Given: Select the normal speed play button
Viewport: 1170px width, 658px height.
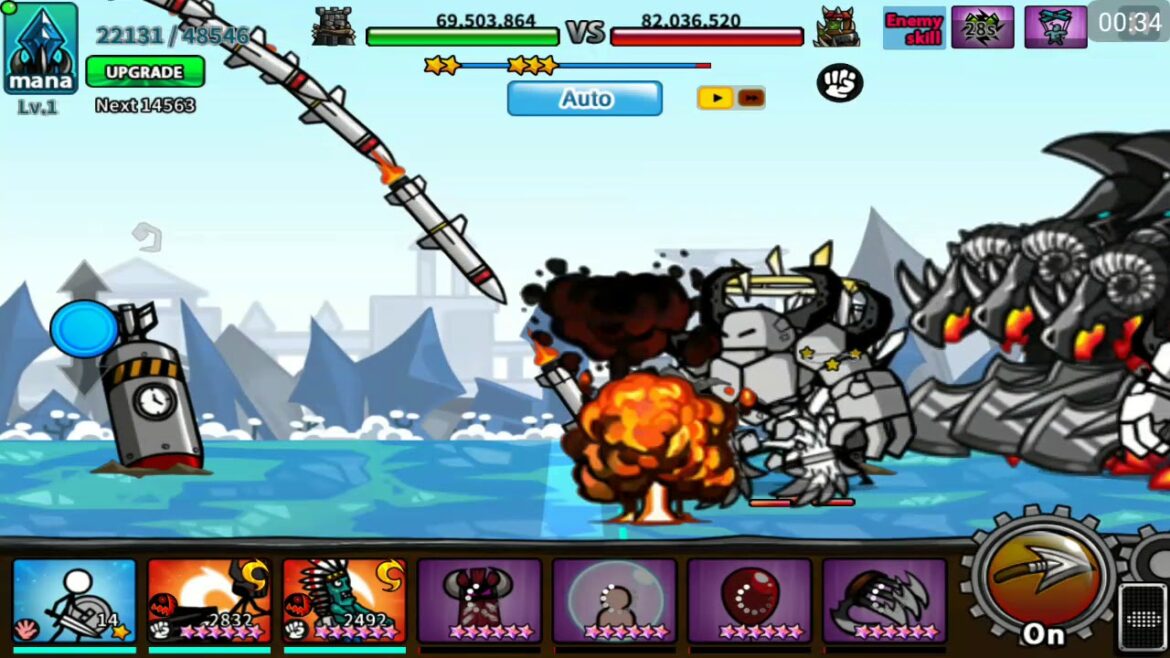Looking at the screenshot, I should coord(714,98).
